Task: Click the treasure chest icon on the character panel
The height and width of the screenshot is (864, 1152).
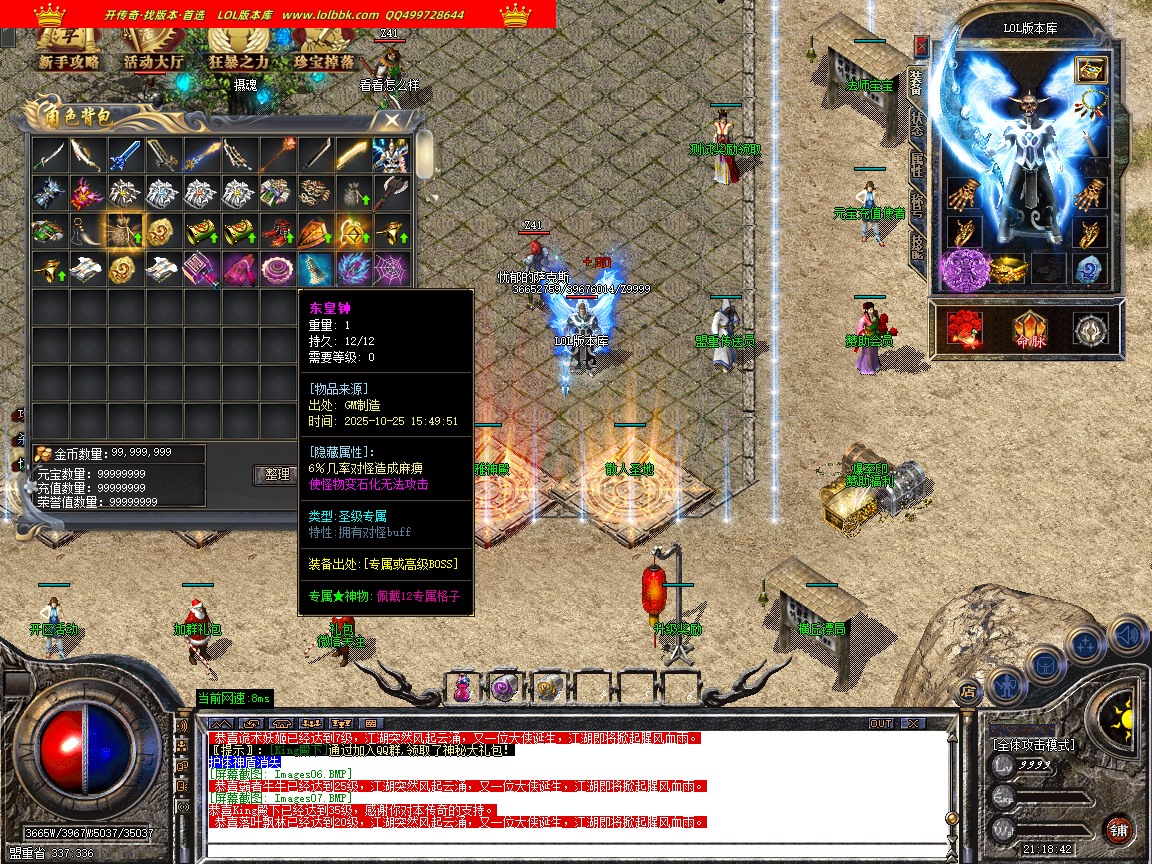Action: (1089, 69)
